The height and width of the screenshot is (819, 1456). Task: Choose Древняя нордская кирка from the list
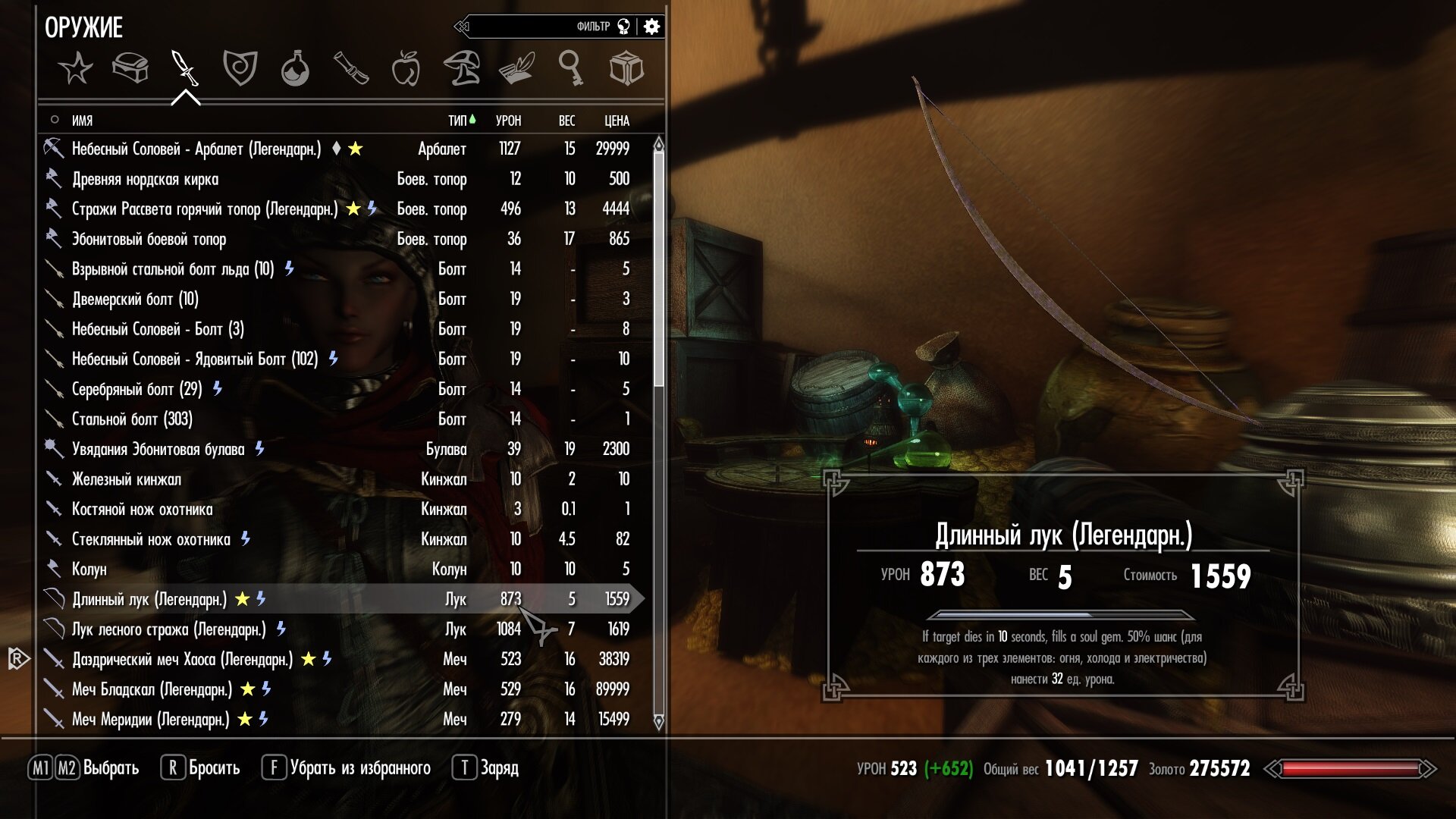[145, 179]
